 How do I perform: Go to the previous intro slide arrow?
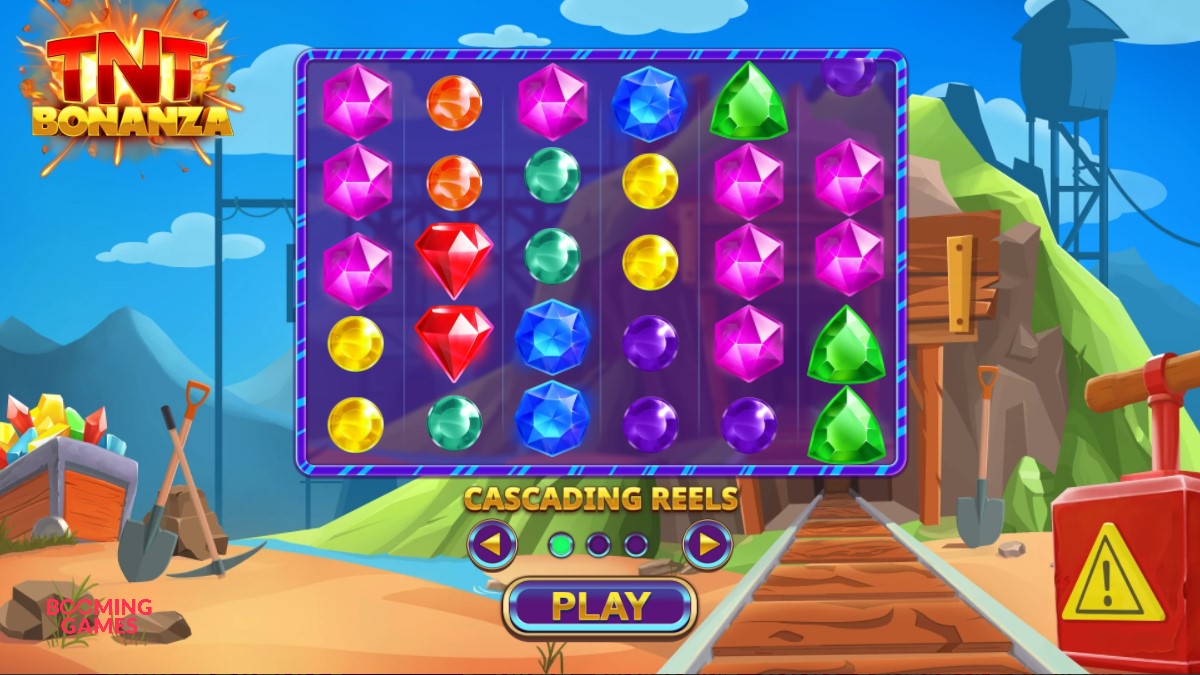492,545
